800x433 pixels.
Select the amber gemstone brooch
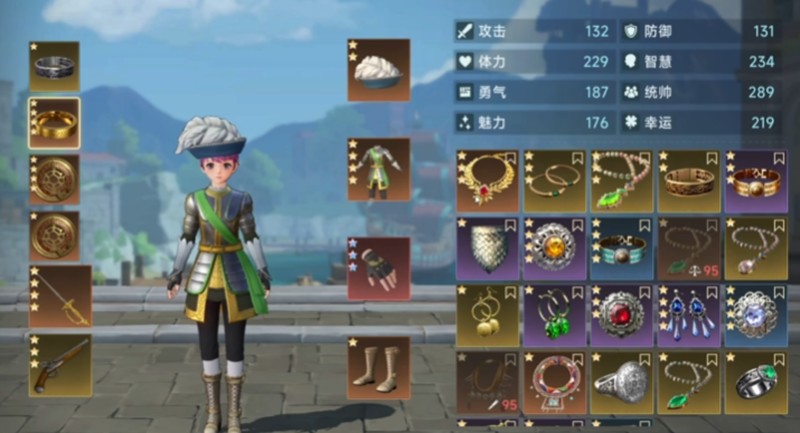click(x=554, y=248)
